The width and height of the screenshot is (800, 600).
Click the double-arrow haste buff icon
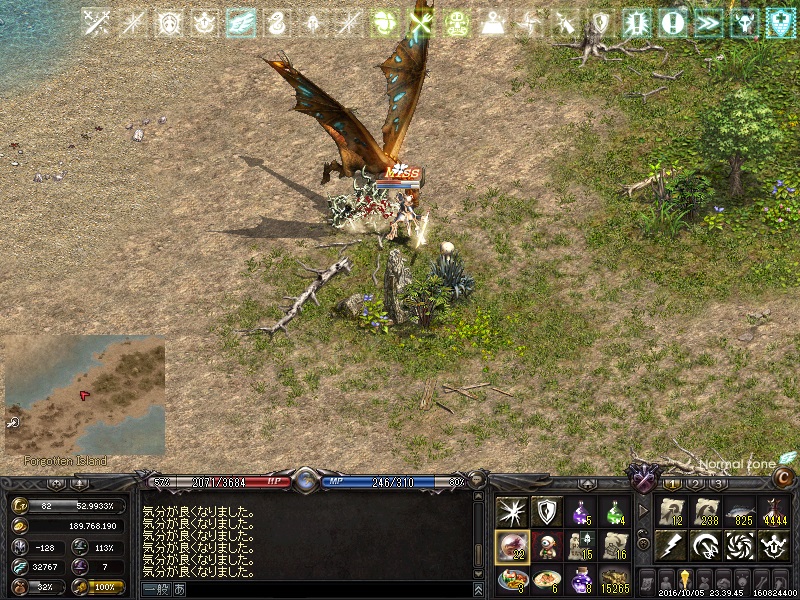(708, 23)
